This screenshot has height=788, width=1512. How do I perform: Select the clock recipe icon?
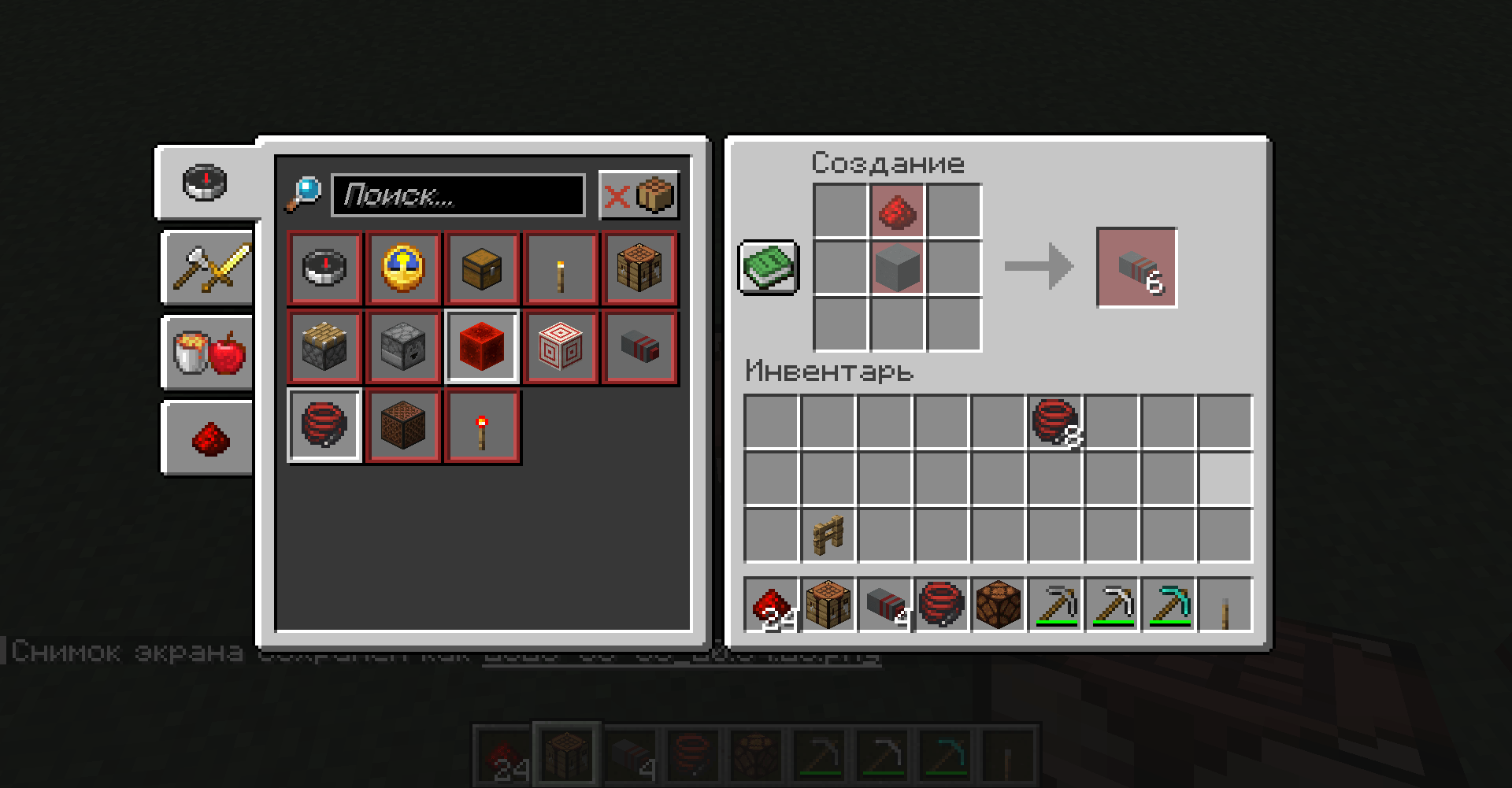click(x=403, y=268)
